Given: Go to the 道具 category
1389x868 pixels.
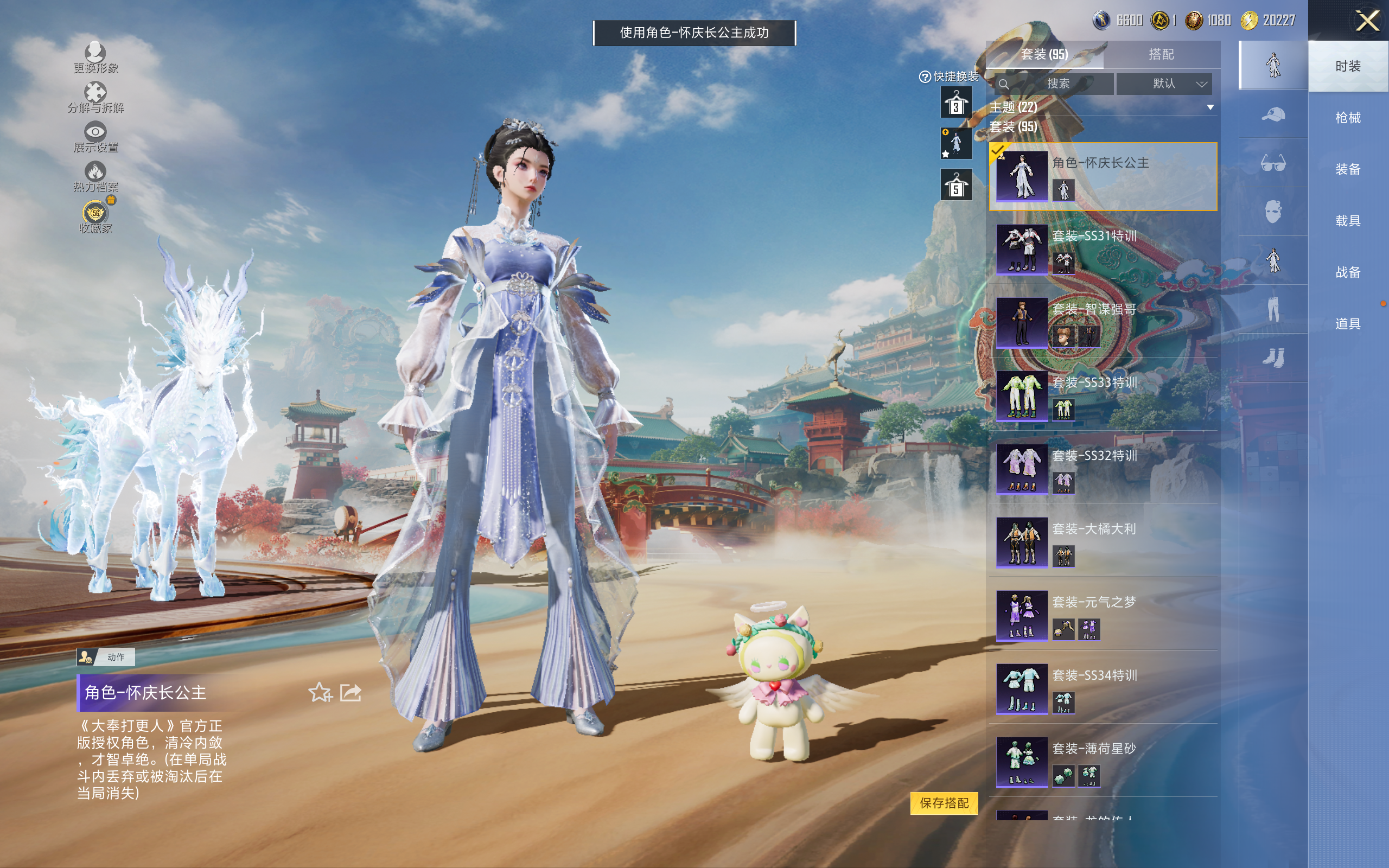Looking at the screenshot, I should coord(1347,324).
